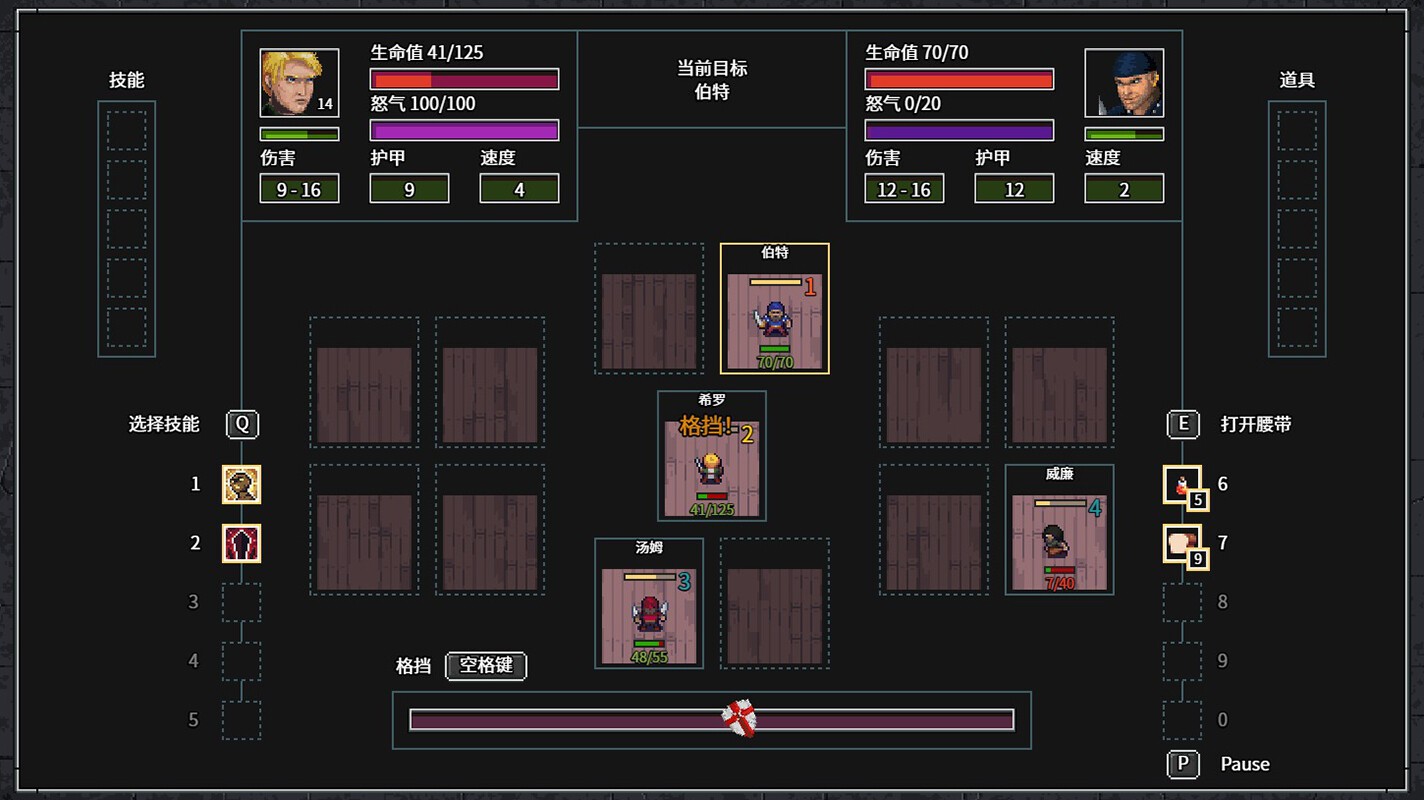This screenshot has height=800, width=1424.
Task: Click the 空格键 block key button
Action: (x=487, y=666)
